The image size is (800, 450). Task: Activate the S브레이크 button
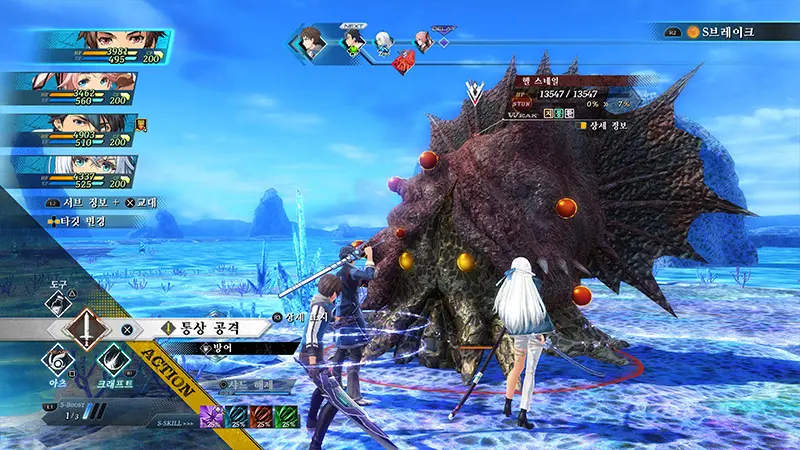726,32
